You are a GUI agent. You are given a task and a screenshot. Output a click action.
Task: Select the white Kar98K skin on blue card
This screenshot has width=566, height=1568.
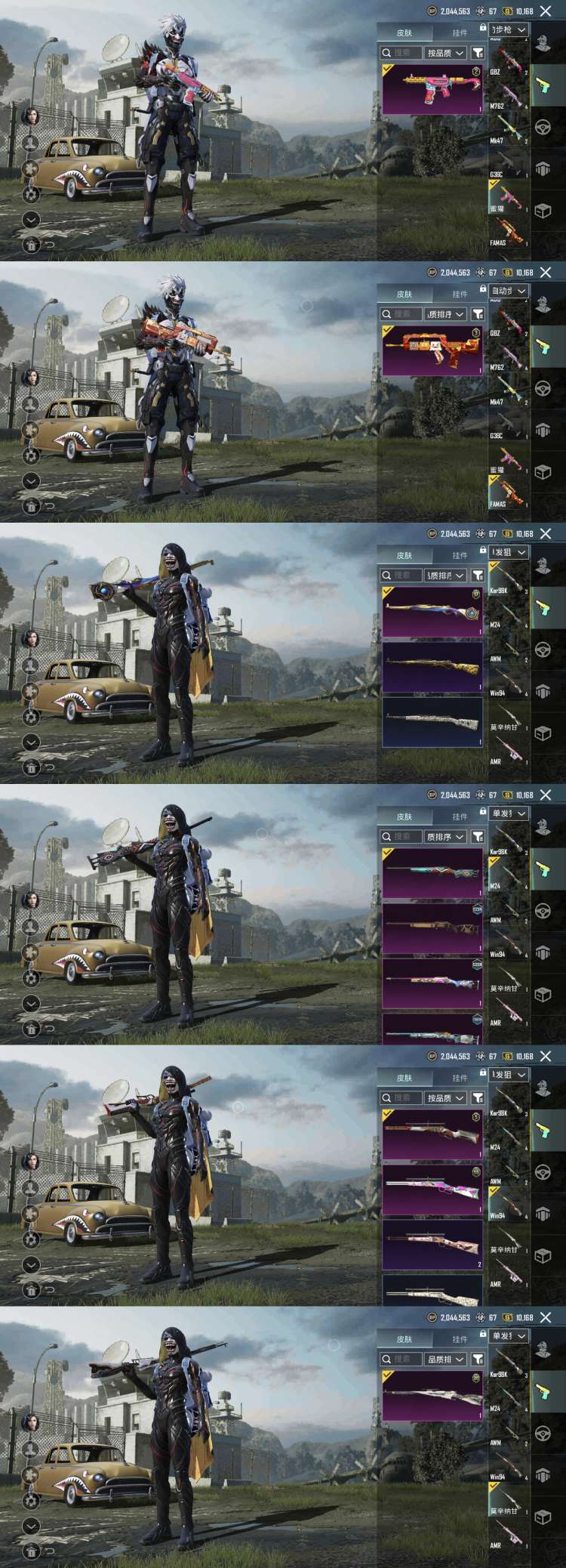[432, 721]
